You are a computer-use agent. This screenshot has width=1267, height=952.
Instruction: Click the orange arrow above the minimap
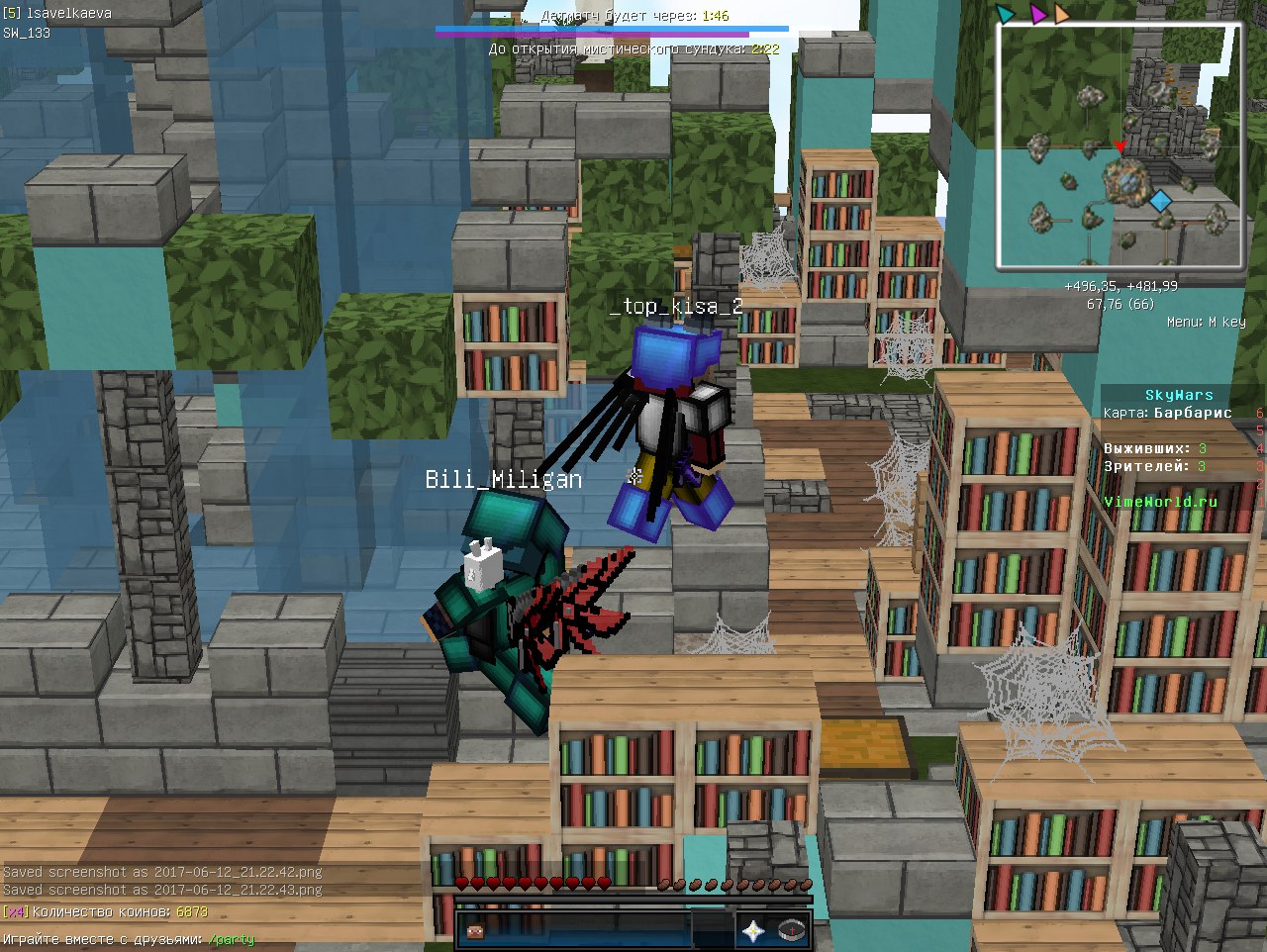point(1062,14)
